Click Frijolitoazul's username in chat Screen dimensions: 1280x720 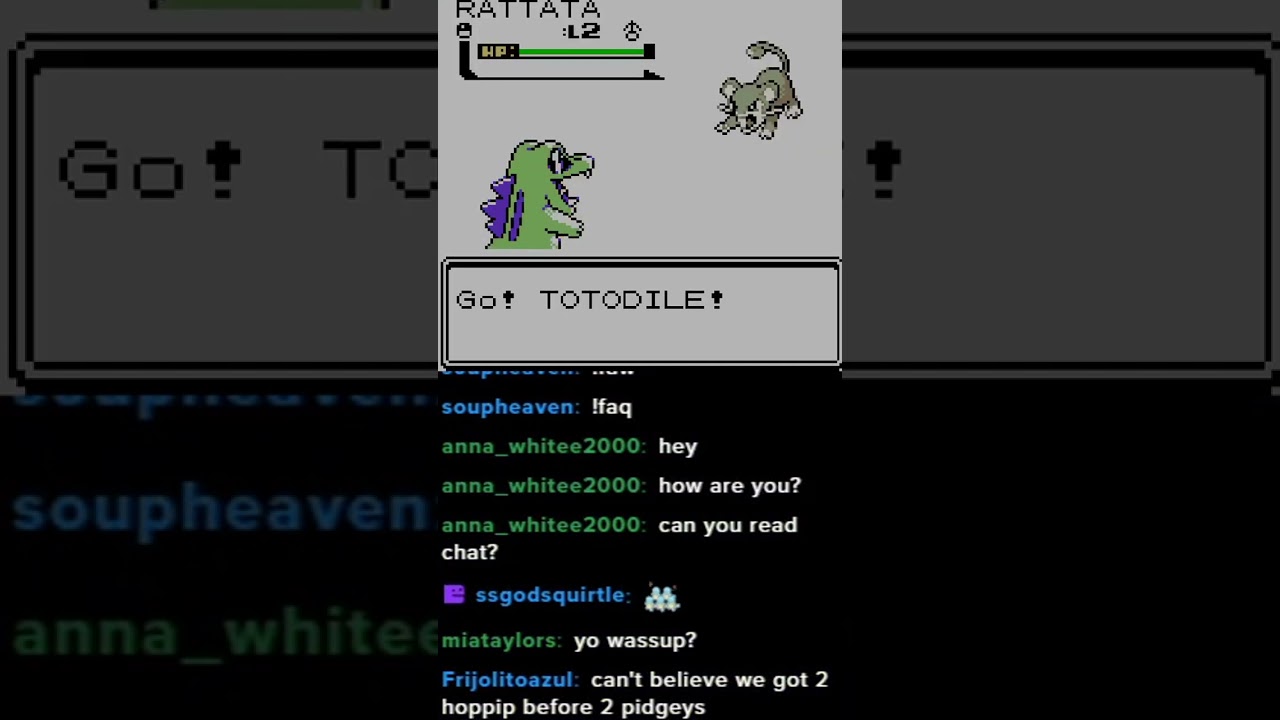point(508,679)
